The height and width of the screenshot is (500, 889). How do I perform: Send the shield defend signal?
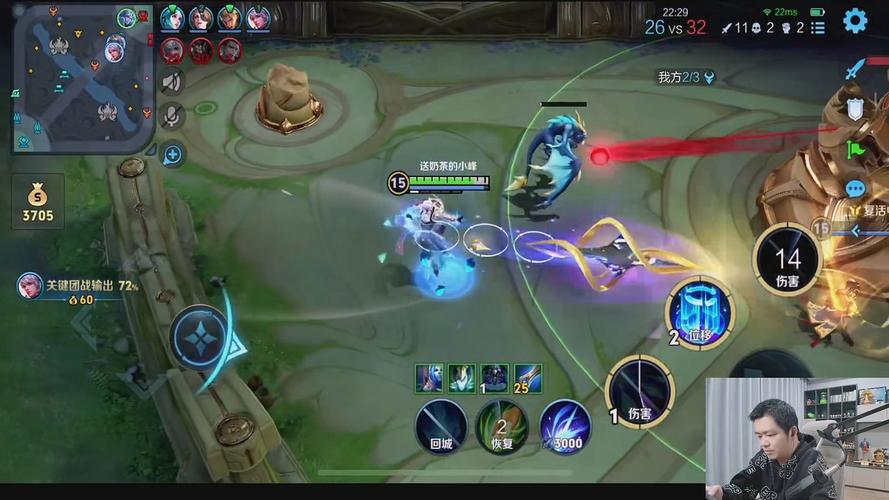point(855,109)
